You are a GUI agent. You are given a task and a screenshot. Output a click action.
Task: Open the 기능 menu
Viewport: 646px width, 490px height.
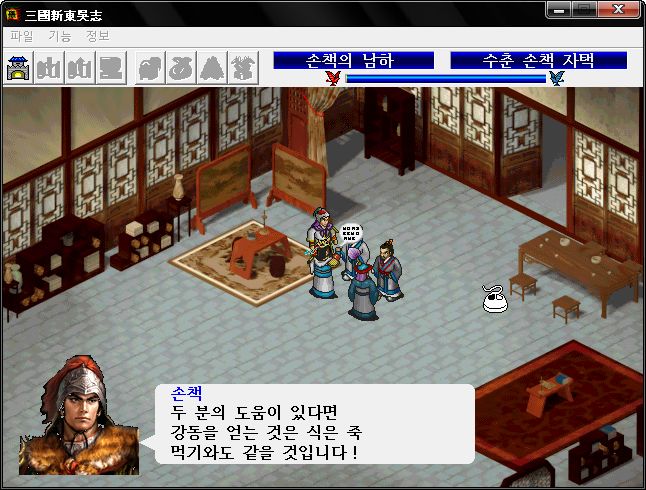point(59,36)
